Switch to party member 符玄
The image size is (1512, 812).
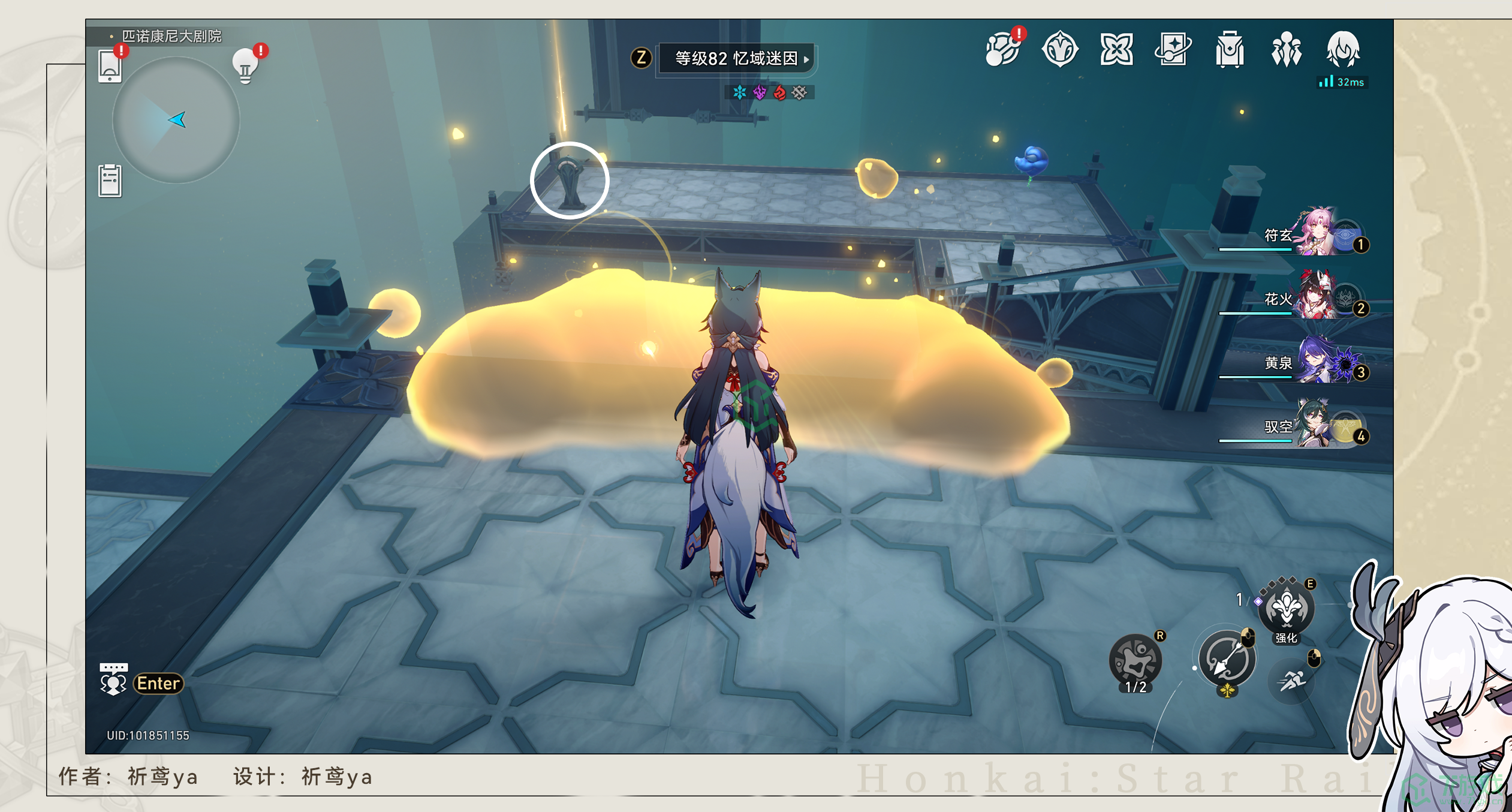(1313, 234)
